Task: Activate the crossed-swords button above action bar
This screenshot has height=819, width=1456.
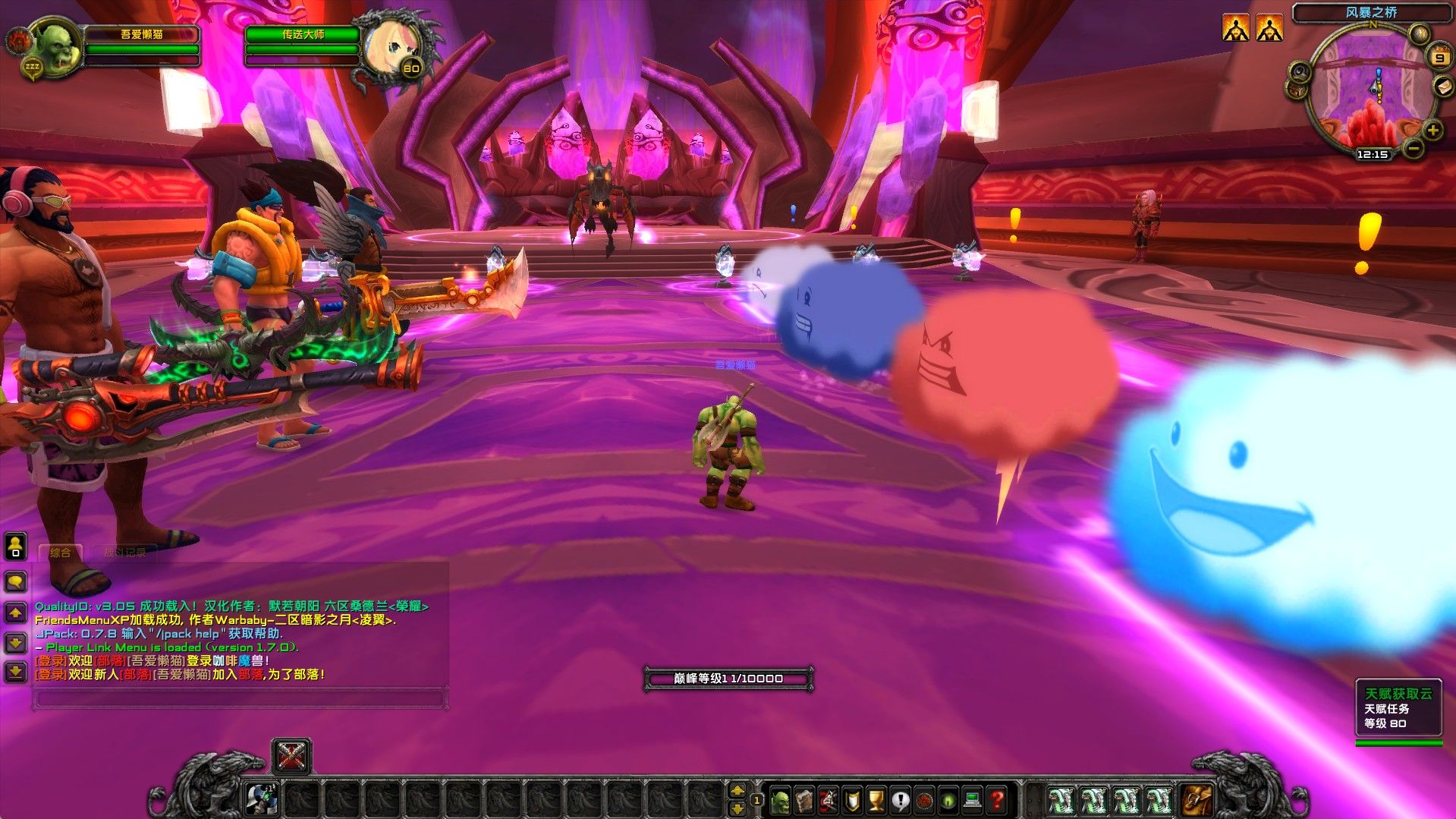Action: tap(291, 756)
